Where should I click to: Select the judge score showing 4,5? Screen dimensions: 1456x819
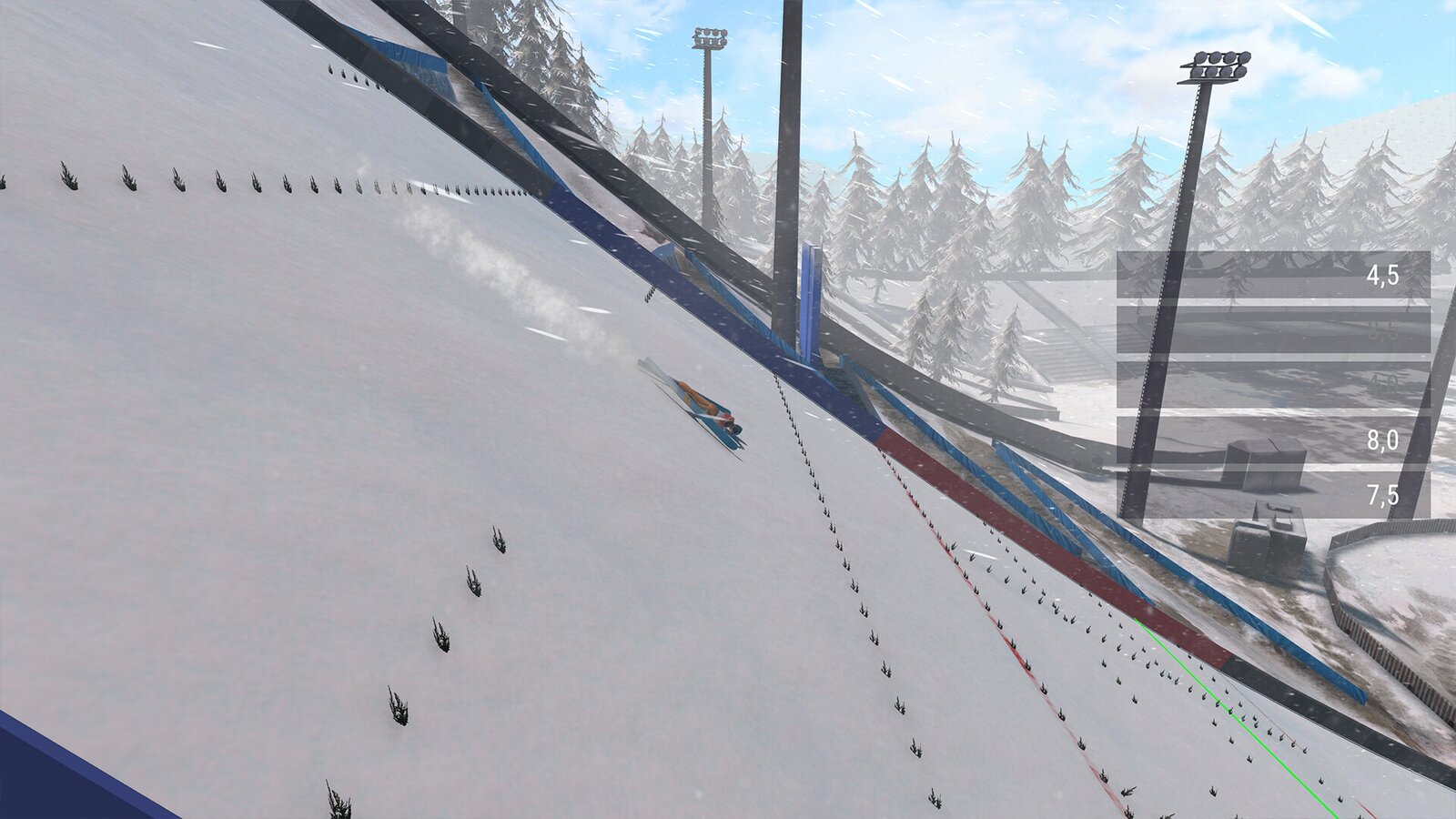1381,276
